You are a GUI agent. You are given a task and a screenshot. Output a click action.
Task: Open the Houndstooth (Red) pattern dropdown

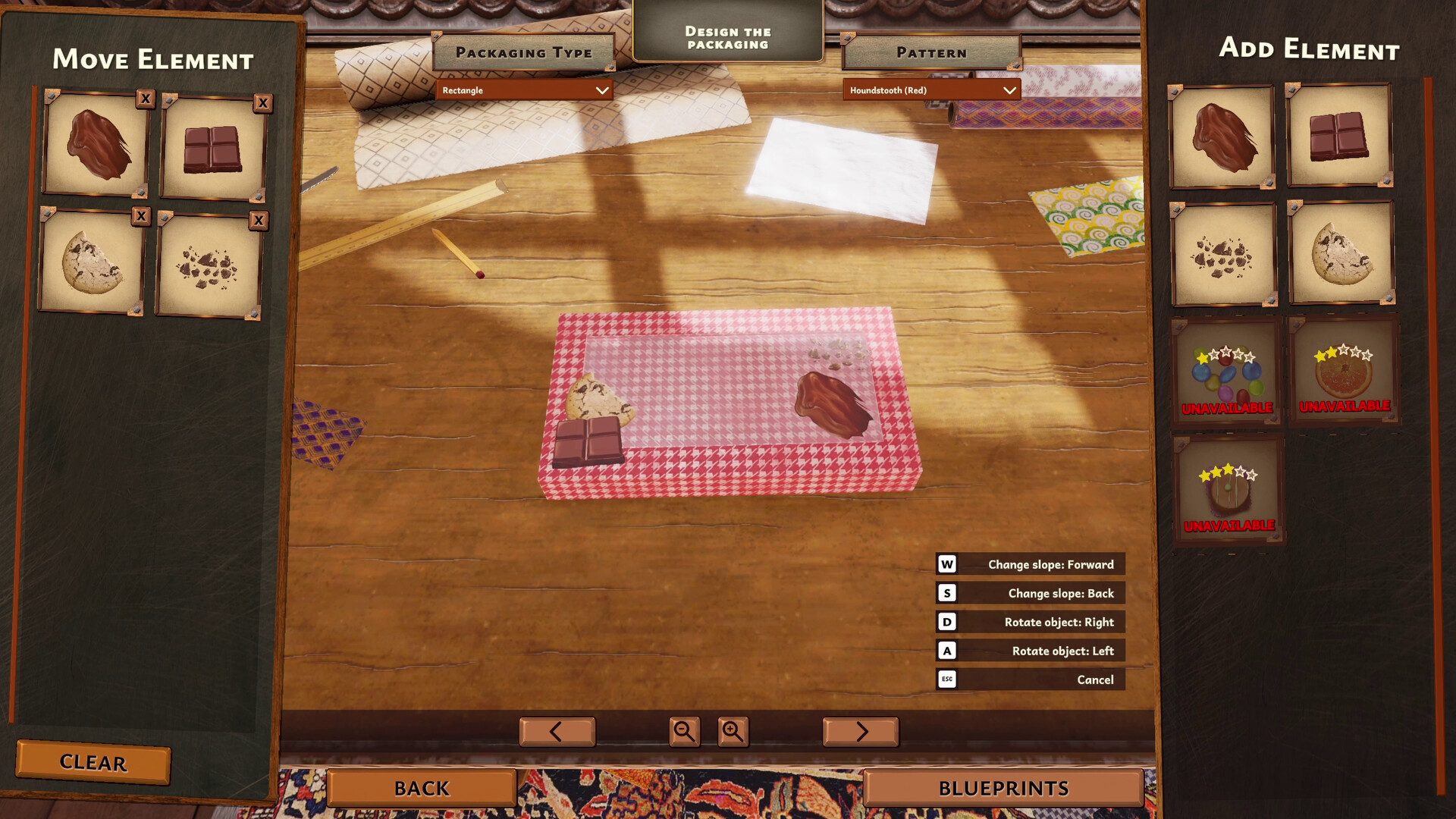(930, 89)
